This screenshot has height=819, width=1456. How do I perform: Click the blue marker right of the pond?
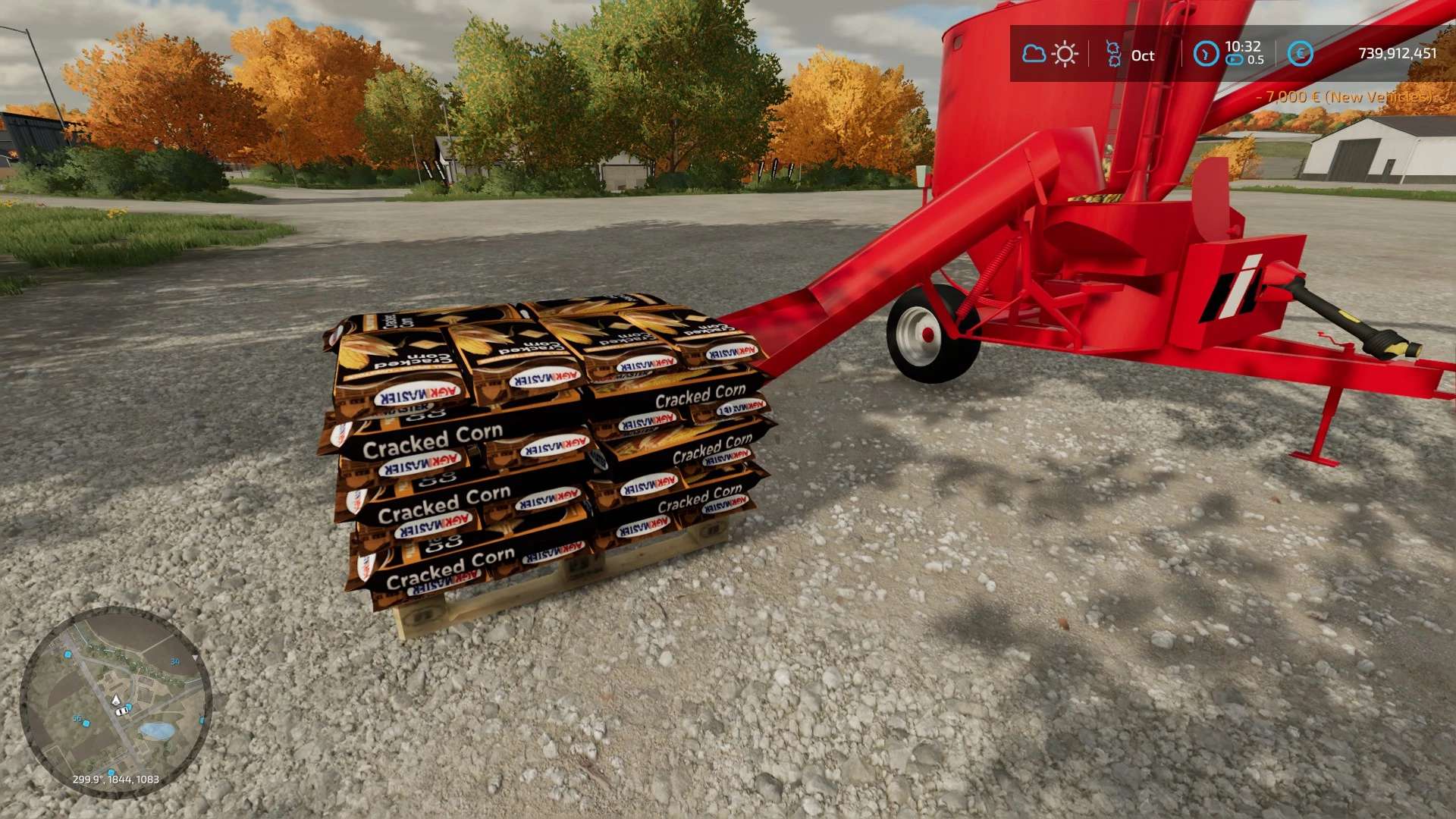tap(201, 720)
